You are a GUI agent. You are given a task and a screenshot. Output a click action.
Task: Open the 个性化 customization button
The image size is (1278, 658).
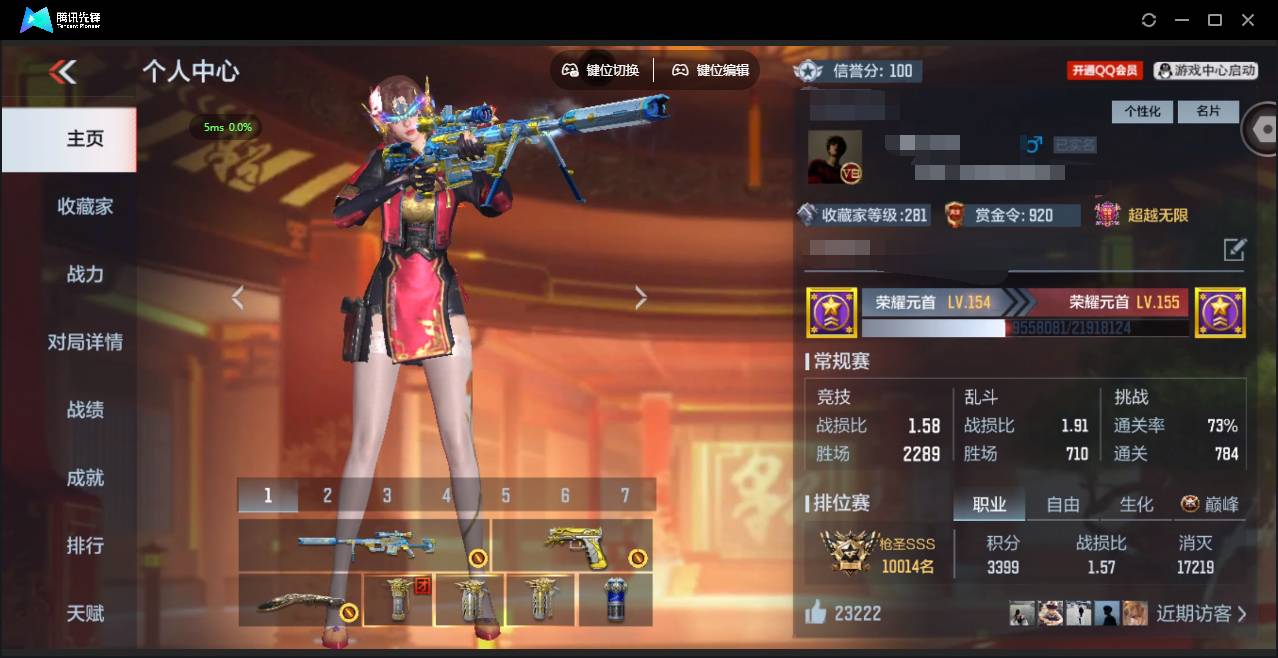[1142, 111]
